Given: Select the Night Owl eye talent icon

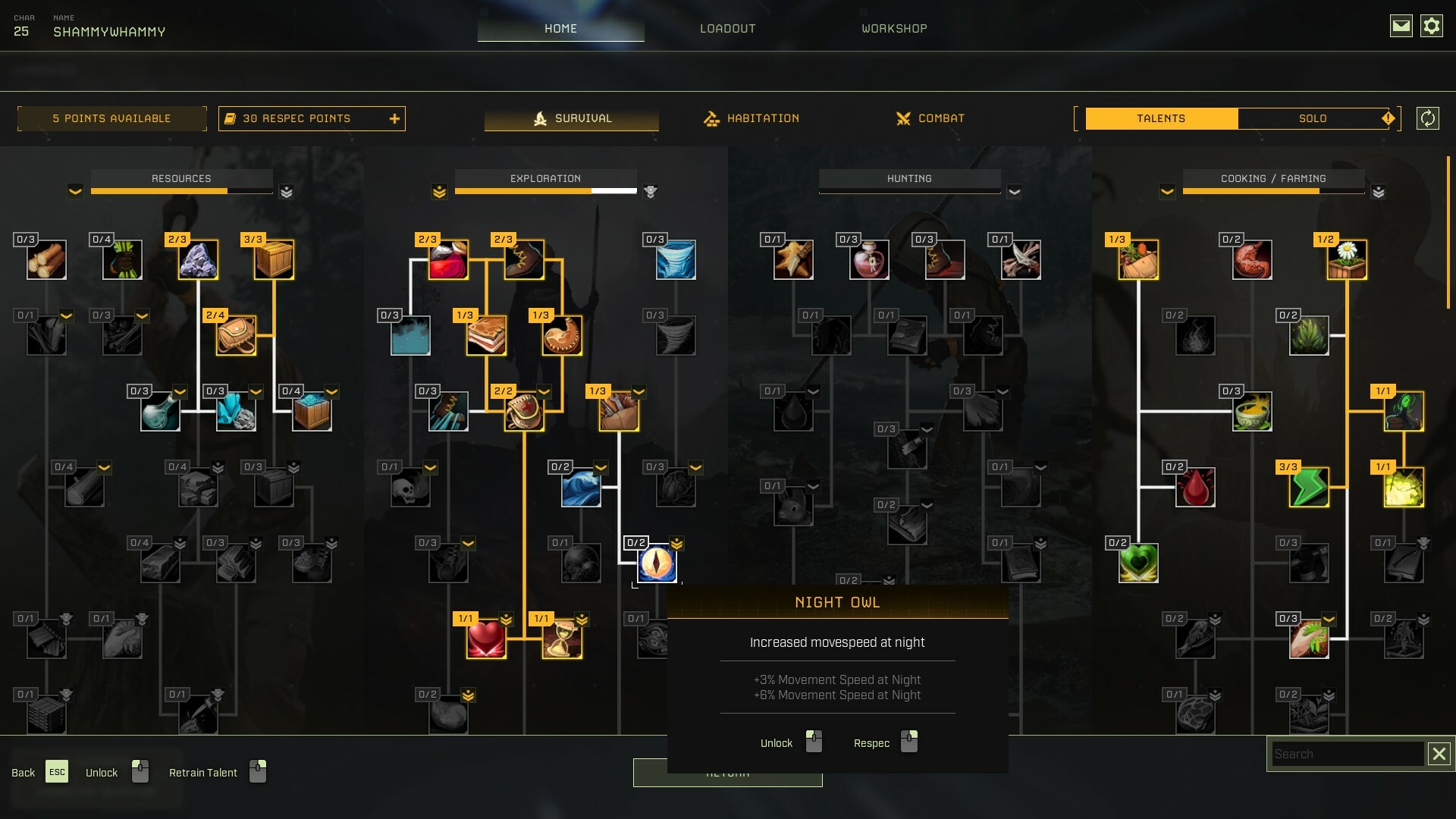Looking at the screenshot, I should pos(656,563).
